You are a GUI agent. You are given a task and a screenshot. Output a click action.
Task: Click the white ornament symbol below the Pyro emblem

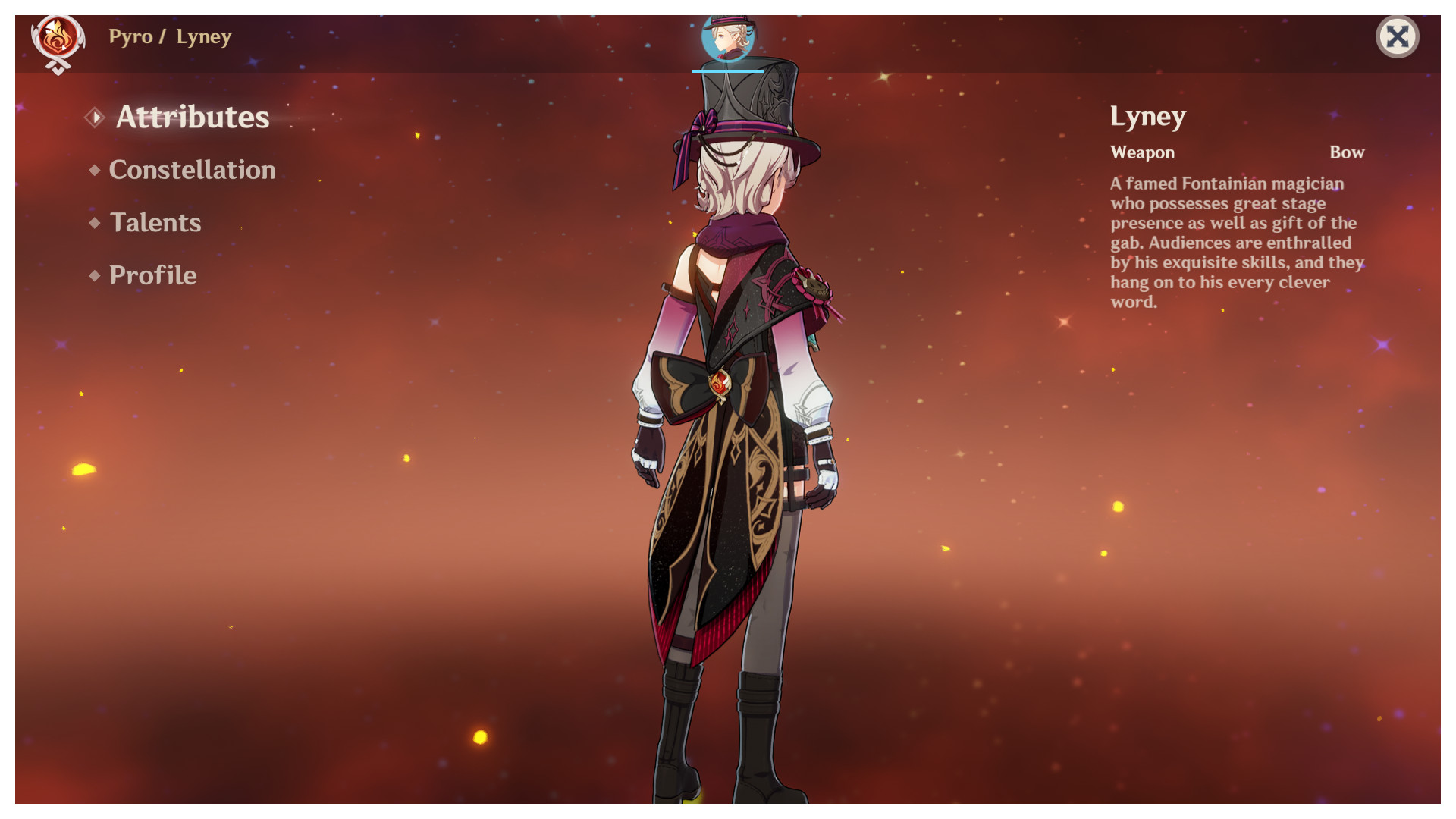pos(58,67)
